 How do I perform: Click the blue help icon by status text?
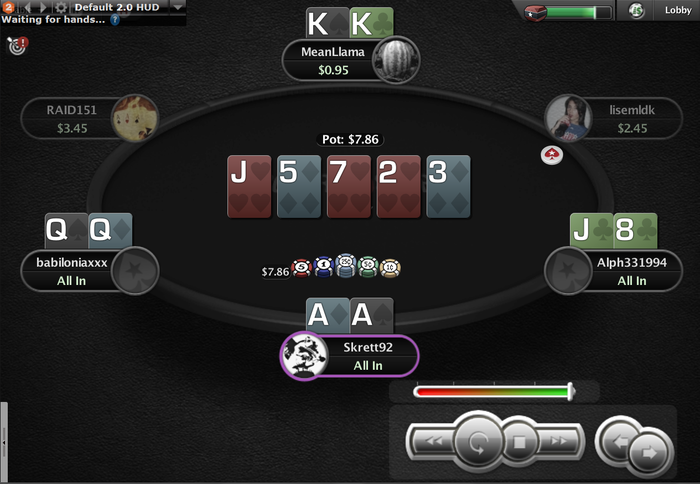pyautogui.click(x=115, y=19)
